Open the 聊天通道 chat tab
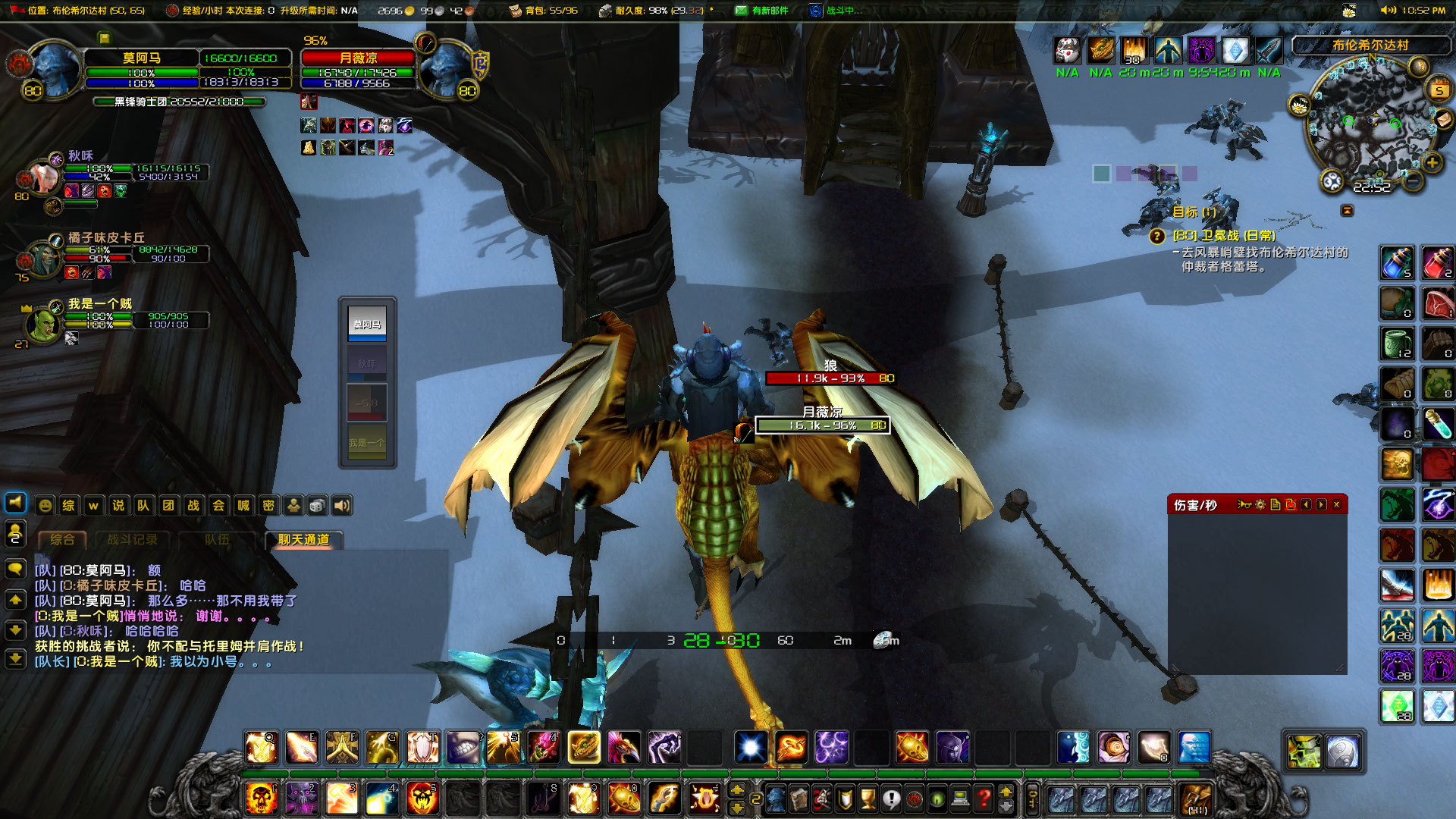Image resolution: width=1456 pixels, height=819 pixels. (x=302, y=540)
